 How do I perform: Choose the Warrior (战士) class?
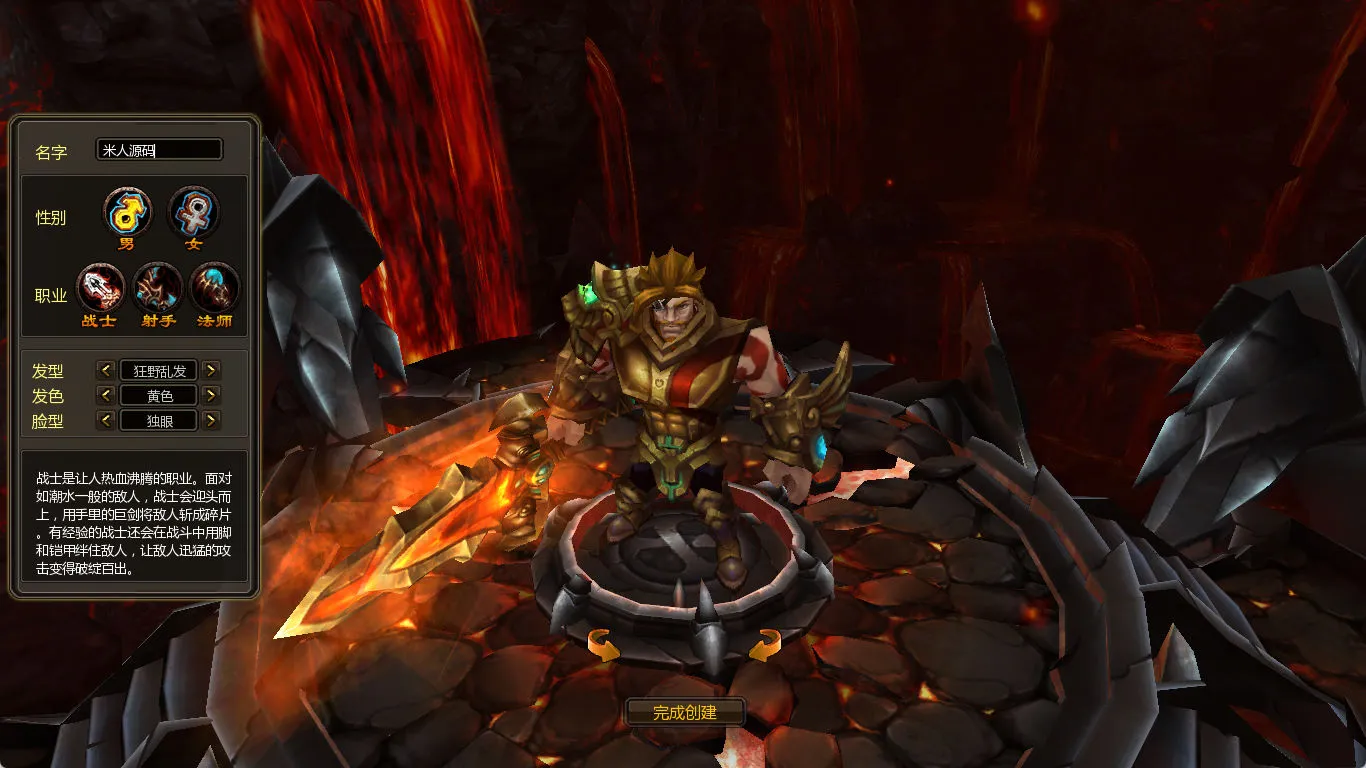(x=100, y=288)
